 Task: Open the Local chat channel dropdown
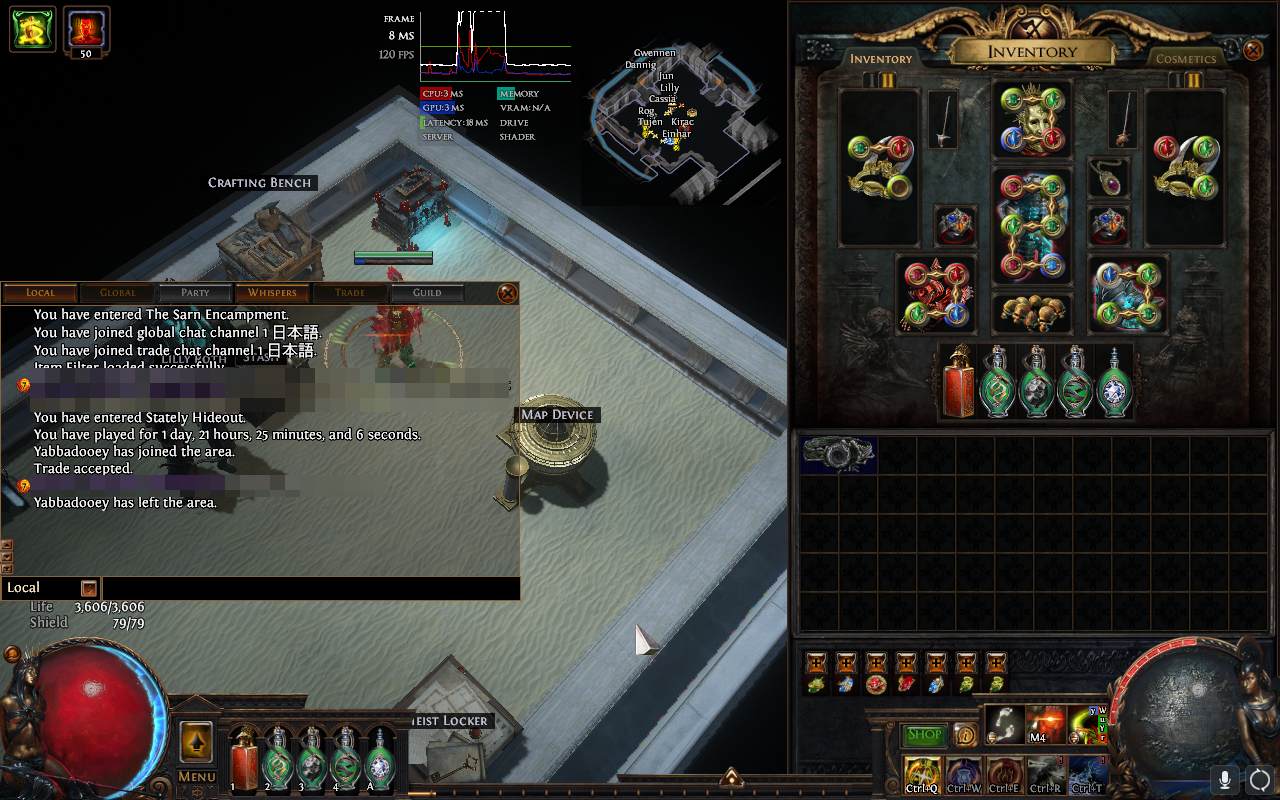click(x=89, y=588)
